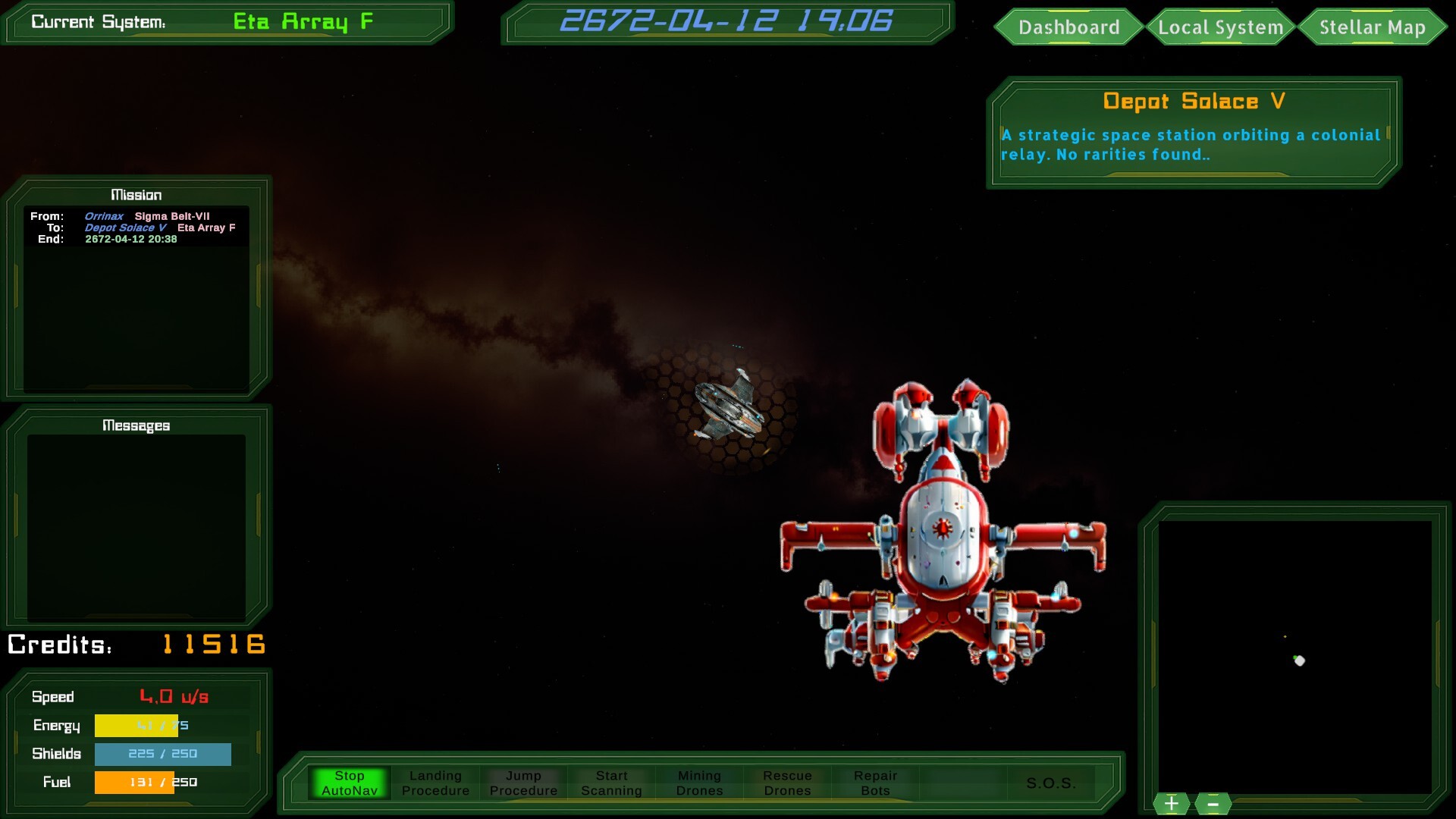Send an S.O.S. distress signal

click(x=1051, y=784)
